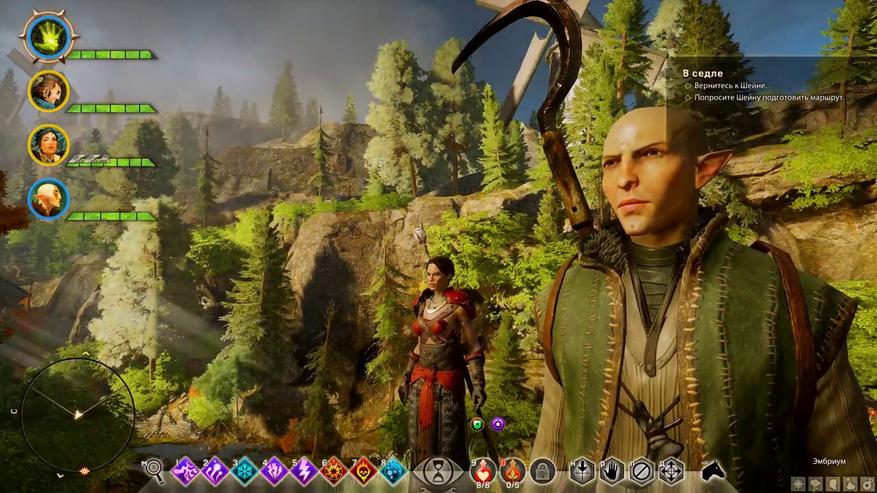Use the red heart health potion
Image resolution: width=877 pixels, height=493 pixels.
point(484,470)
